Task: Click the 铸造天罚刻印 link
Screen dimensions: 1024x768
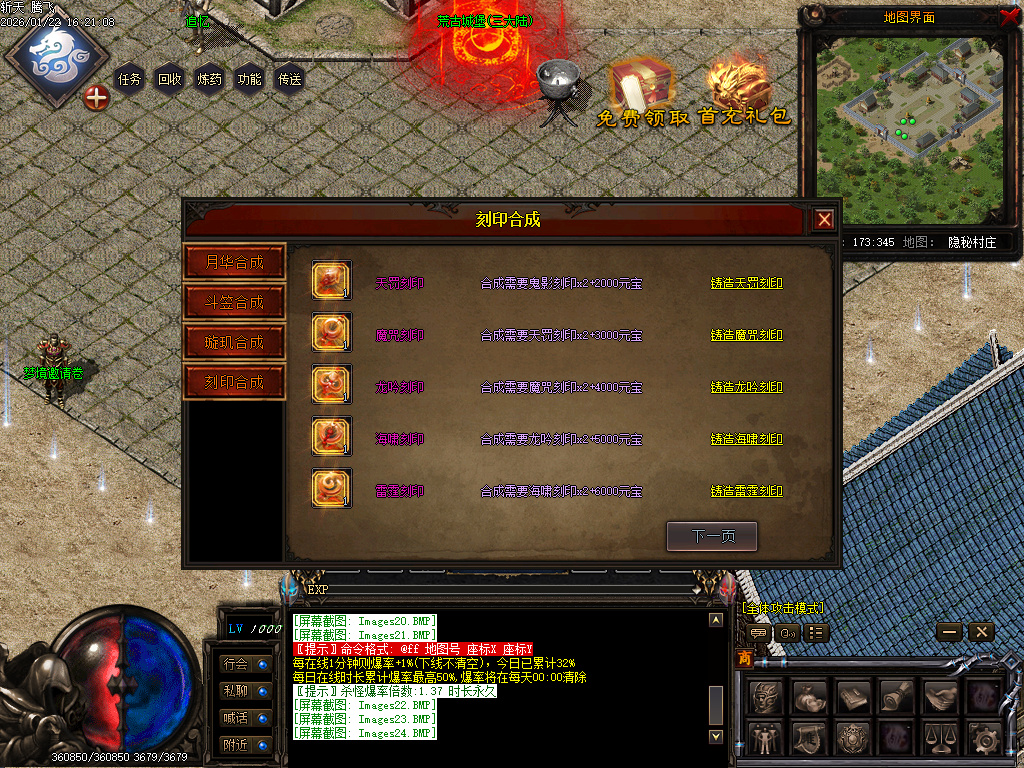Action: 746,284
